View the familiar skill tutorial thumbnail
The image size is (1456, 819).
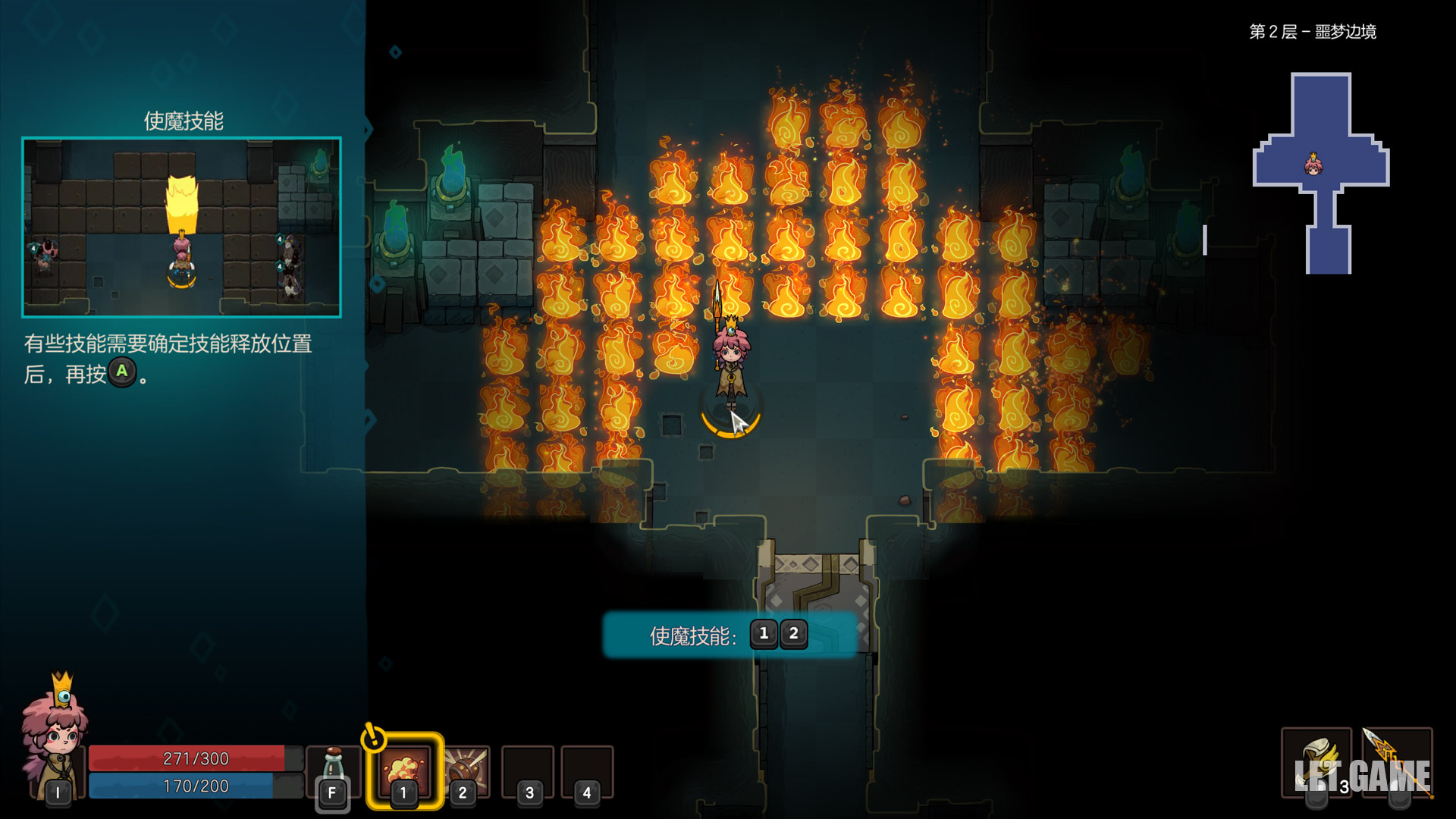(x=182, y=227)
